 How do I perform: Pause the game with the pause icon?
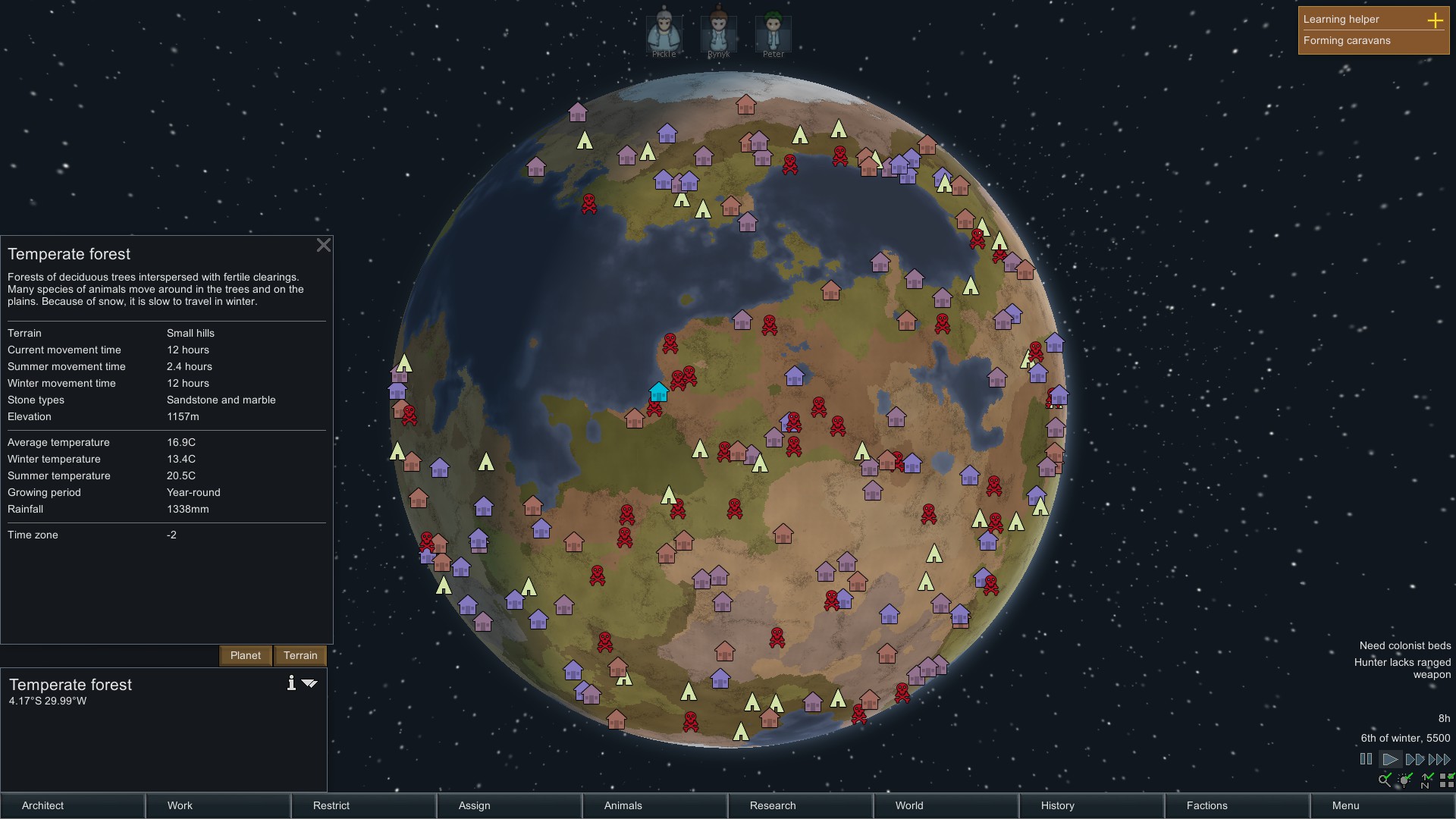click(x=1365, y=758)
